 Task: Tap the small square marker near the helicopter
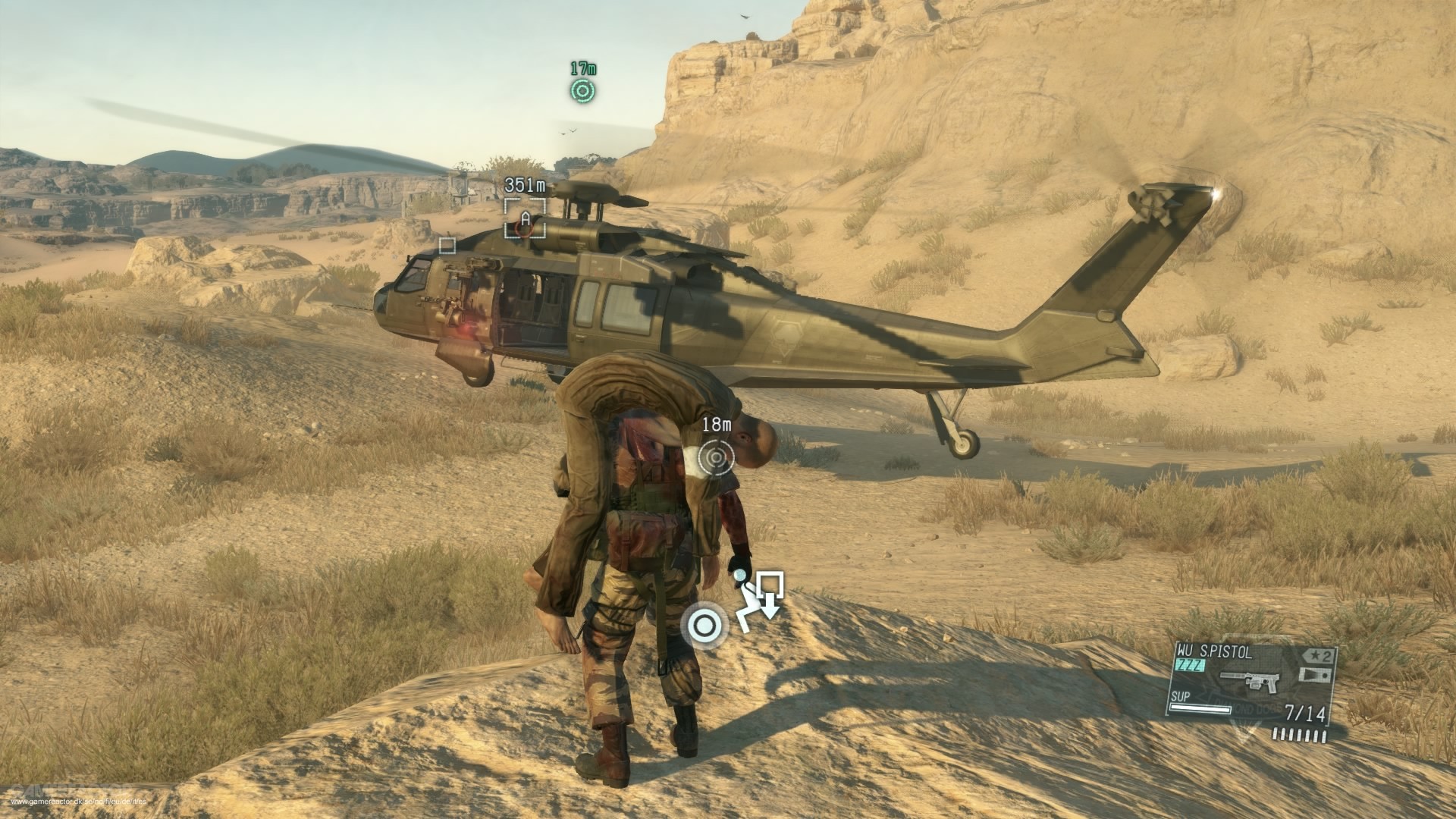[446, 244]
